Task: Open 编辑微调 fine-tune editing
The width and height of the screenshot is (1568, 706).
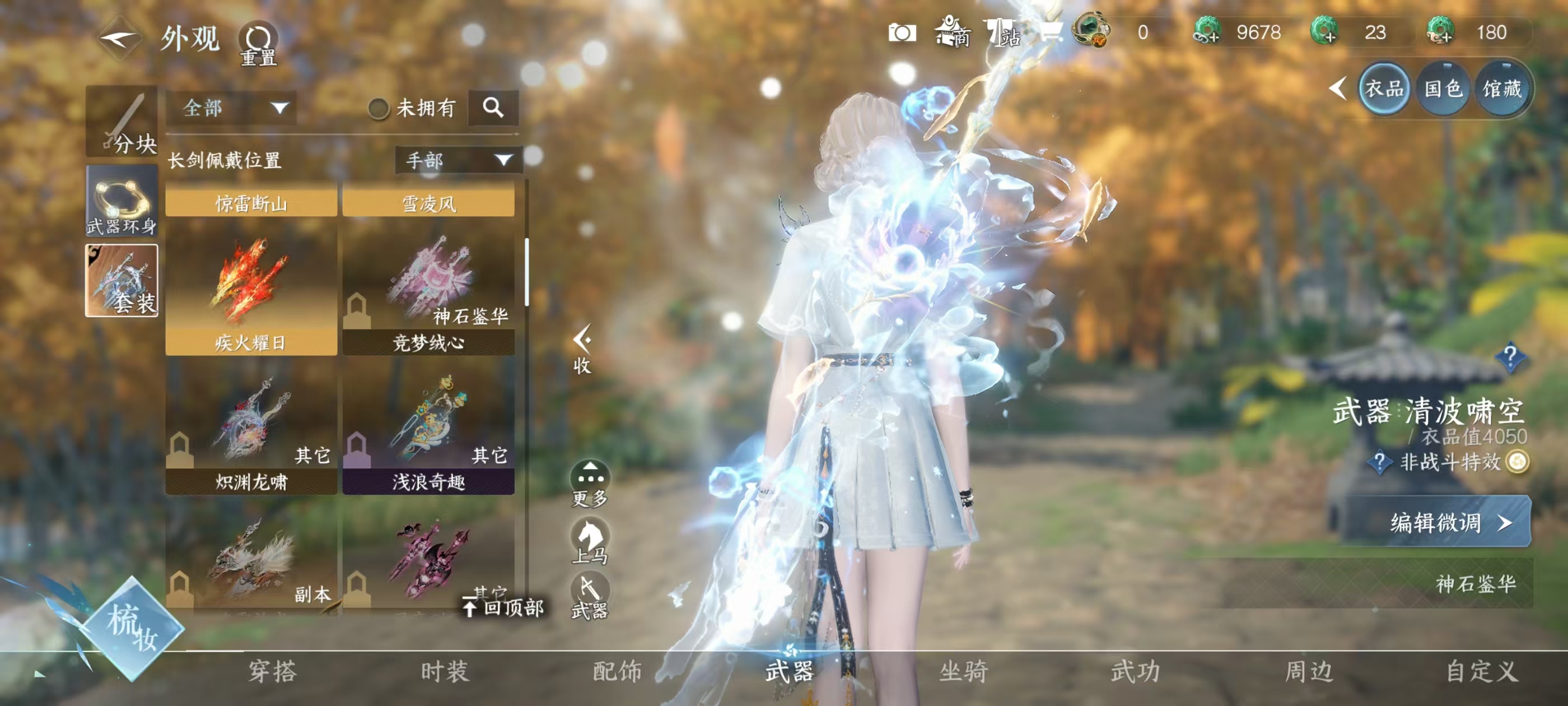Action: coord(1438,522)
